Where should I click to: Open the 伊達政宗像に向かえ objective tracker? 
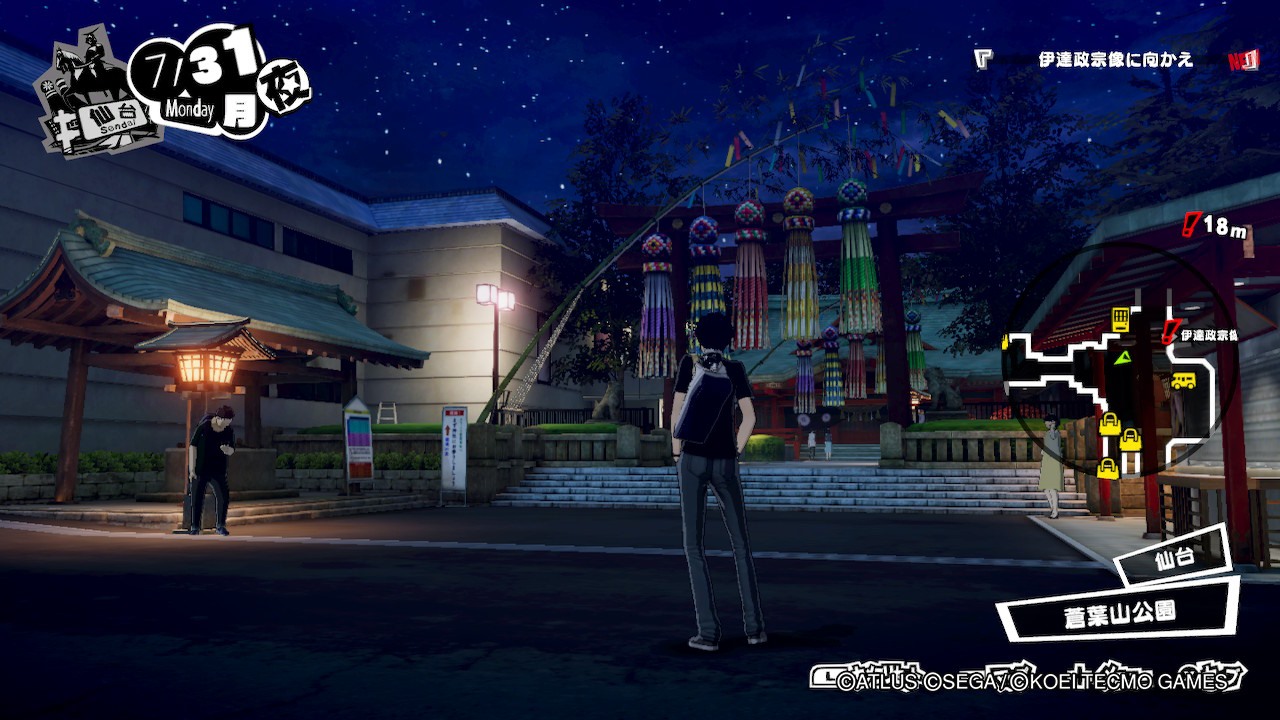click(x=1115, y=60)
